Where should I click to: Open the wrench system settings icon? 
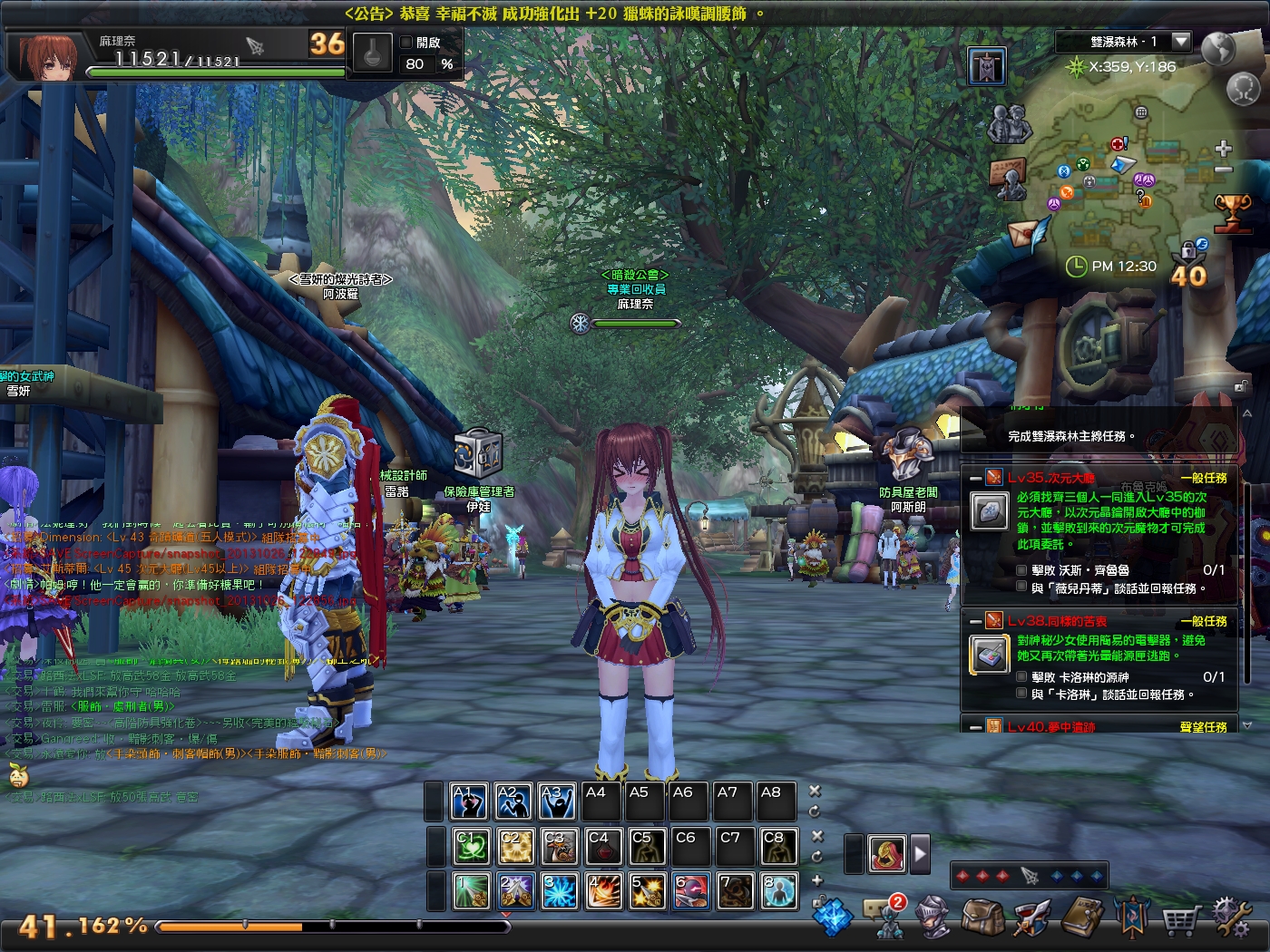(1230, 920)
